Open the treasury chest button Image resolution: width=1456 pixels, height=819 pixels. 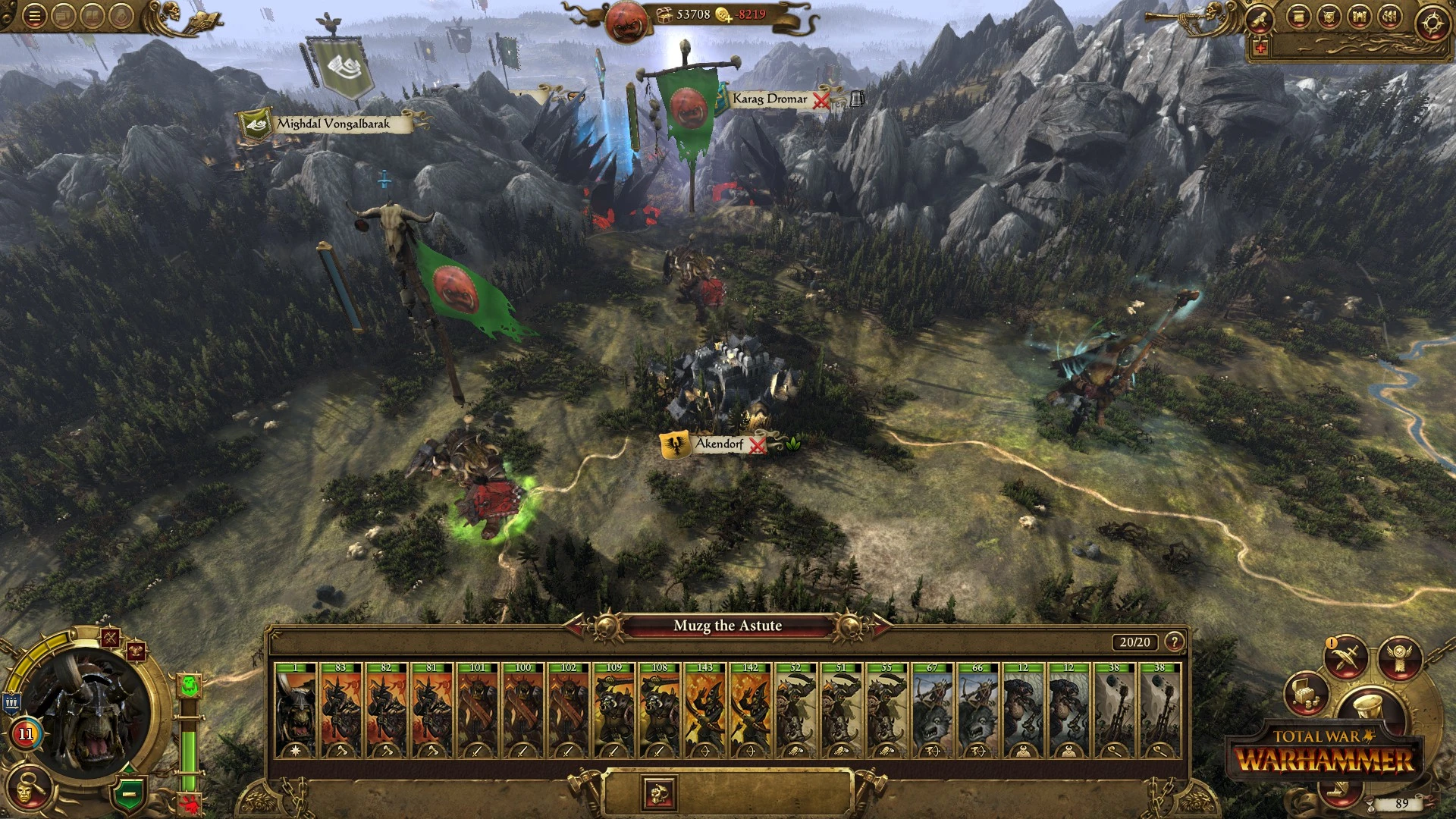coord(1306,693)
